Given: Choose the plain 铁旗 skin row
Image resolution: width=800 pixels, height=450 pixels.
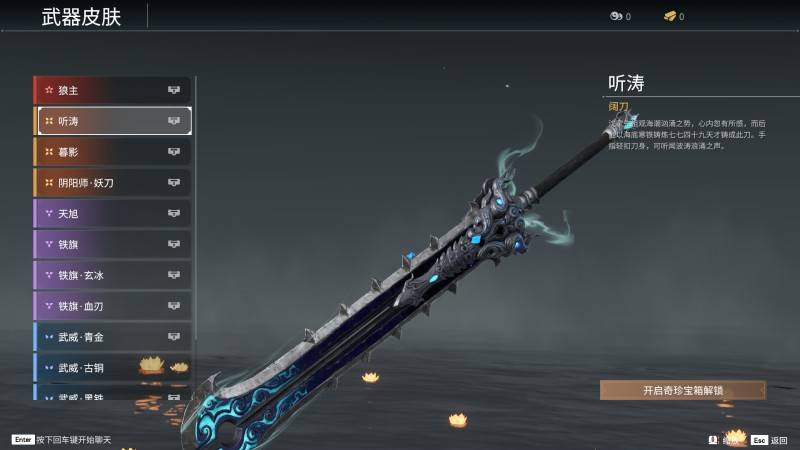Looking at the screenshot, I should click(112, 244).
